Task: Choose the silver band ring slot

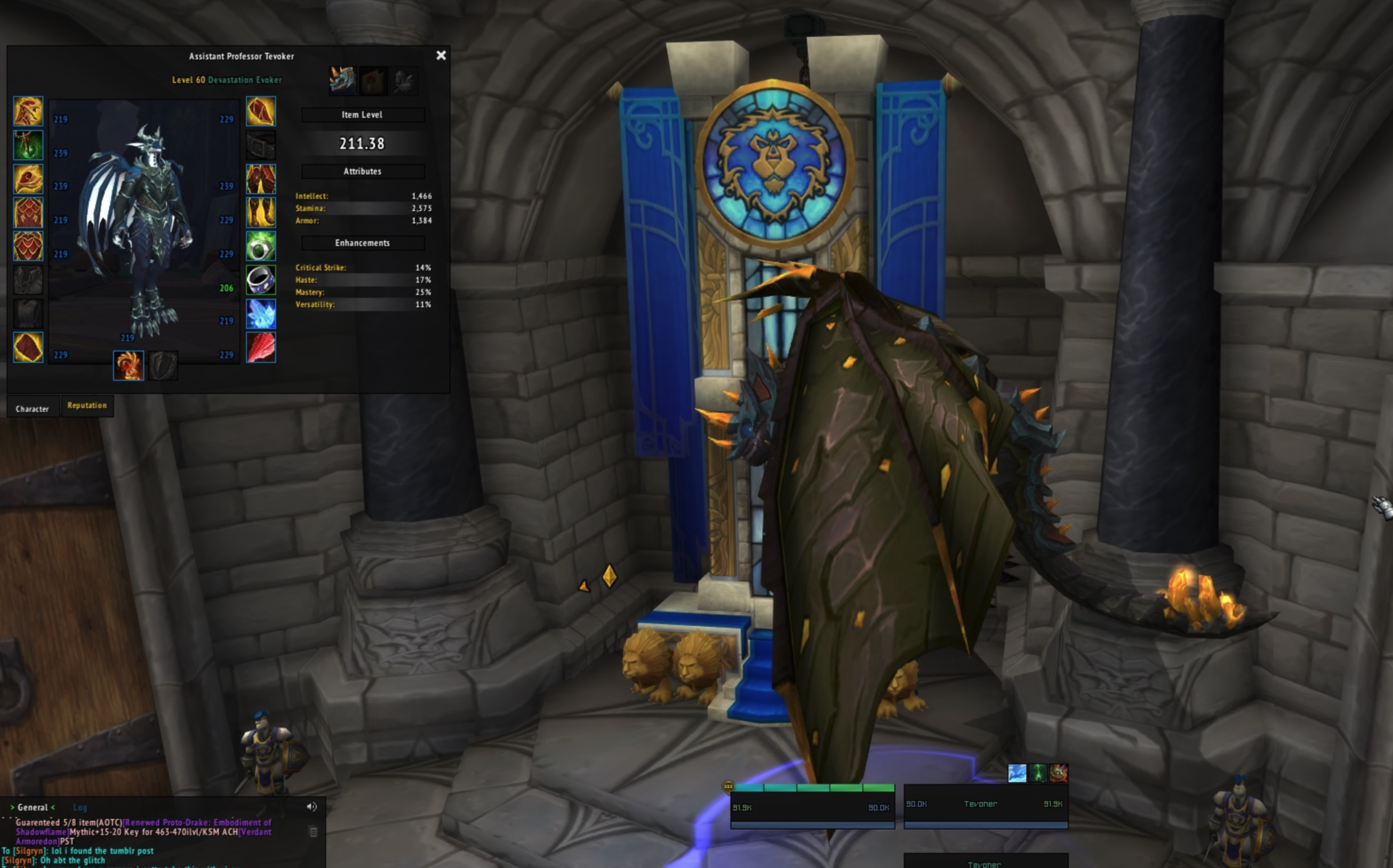Action: click(261, 280)
